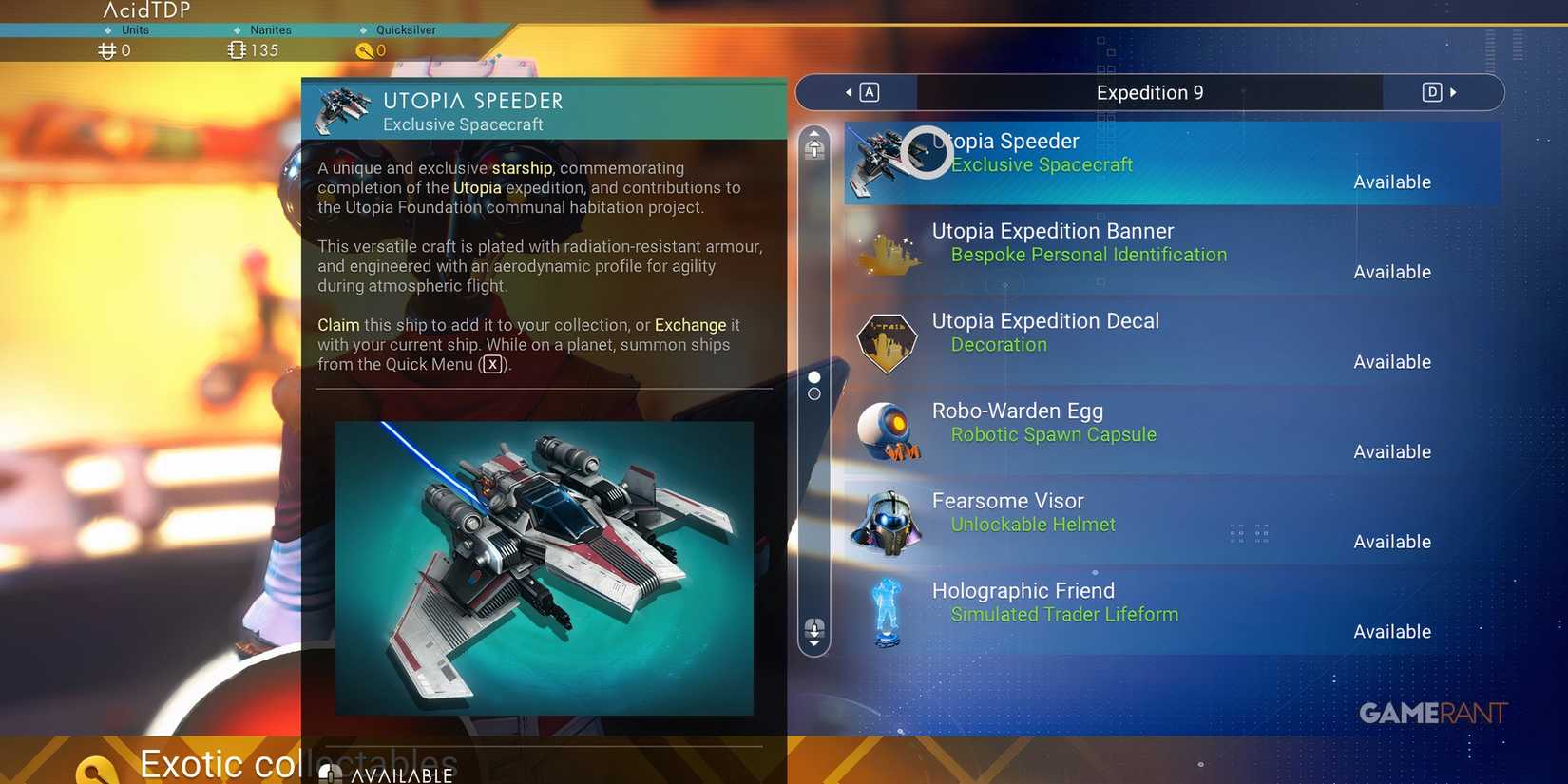Select the right arrow to next expedition page
The image size is (1568, 784).
[x=1453, y=92]
